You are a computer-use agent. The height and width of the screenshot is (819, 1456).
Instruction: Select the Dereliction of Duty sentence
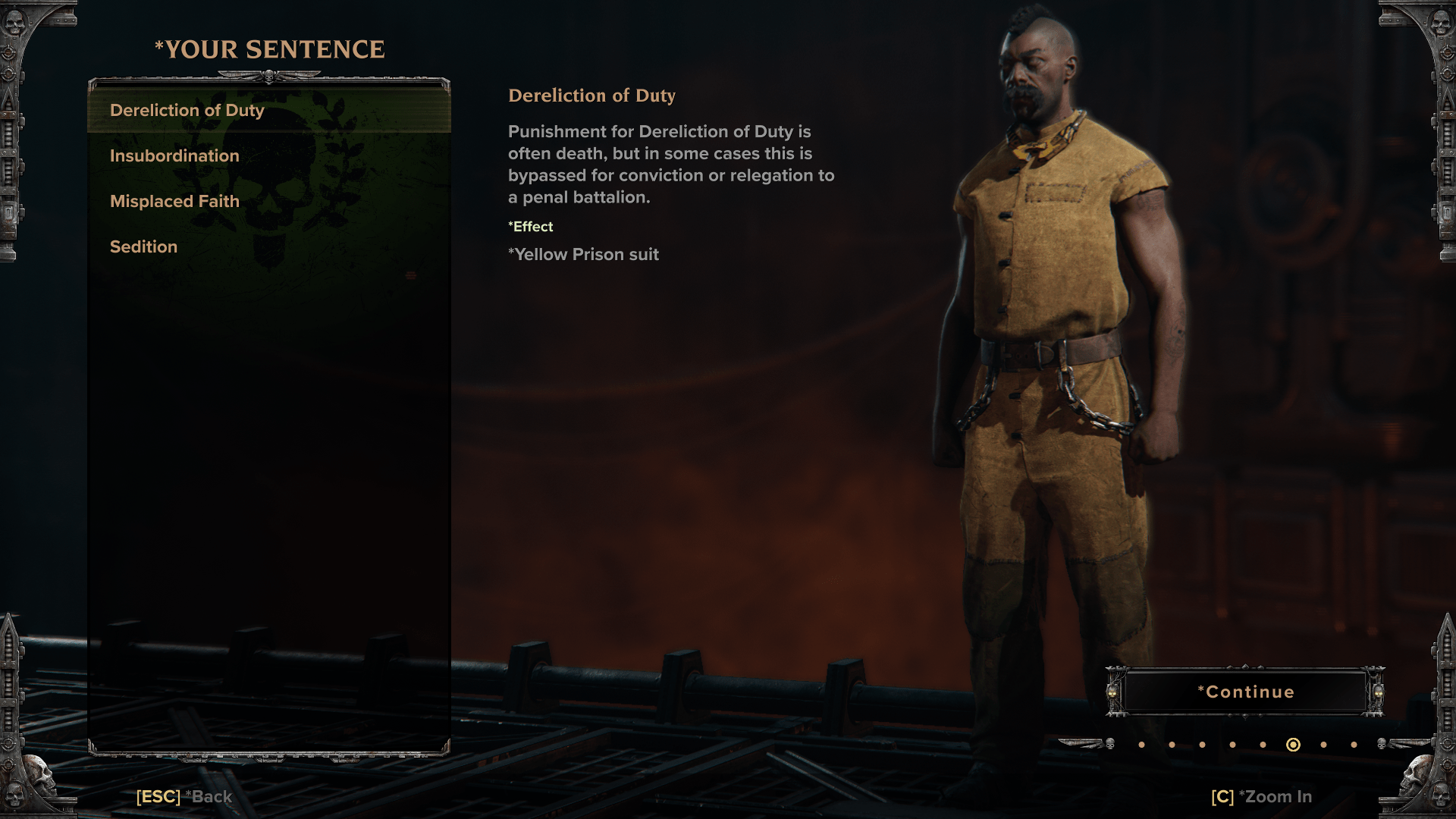click(x=187, y=111)
